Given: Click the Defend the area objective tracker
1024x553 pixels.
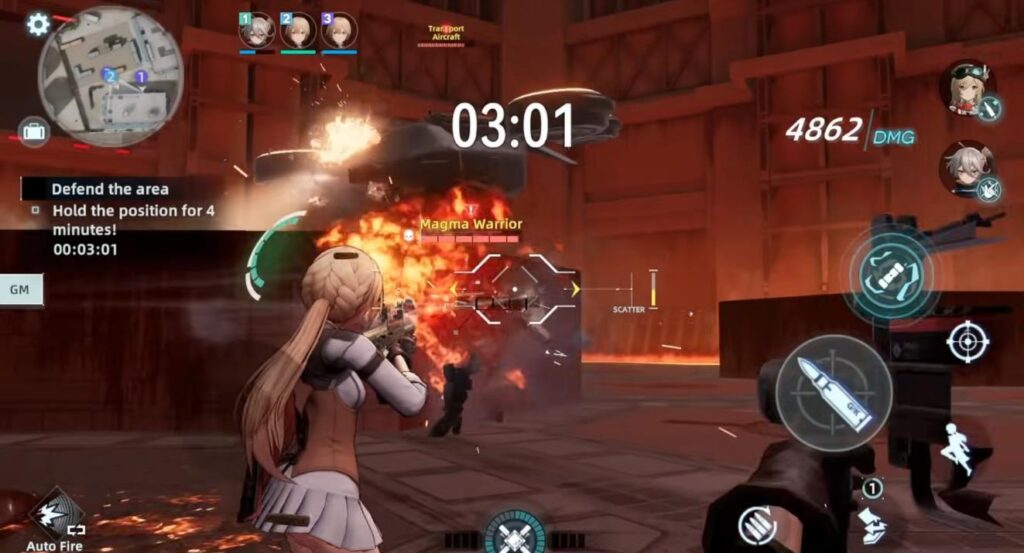Looking at the screenshot, I should point(110,188).
